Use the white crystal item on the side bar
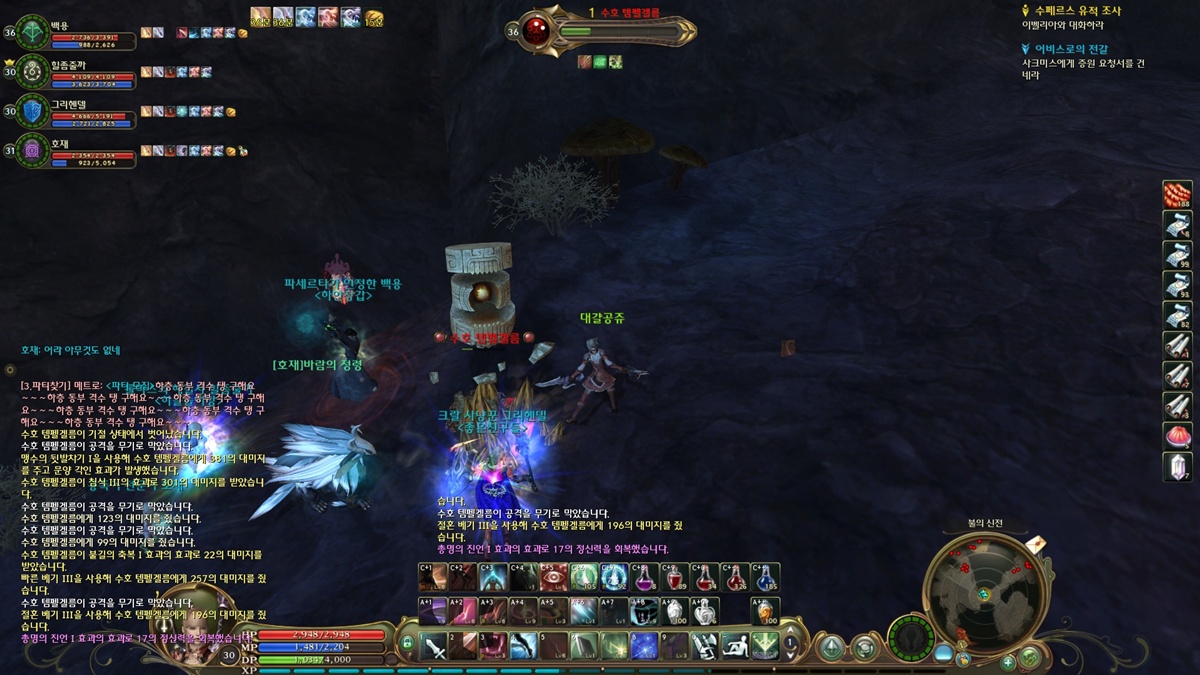The width and height of the screenshot is (1200, 675). [1177, 466]
